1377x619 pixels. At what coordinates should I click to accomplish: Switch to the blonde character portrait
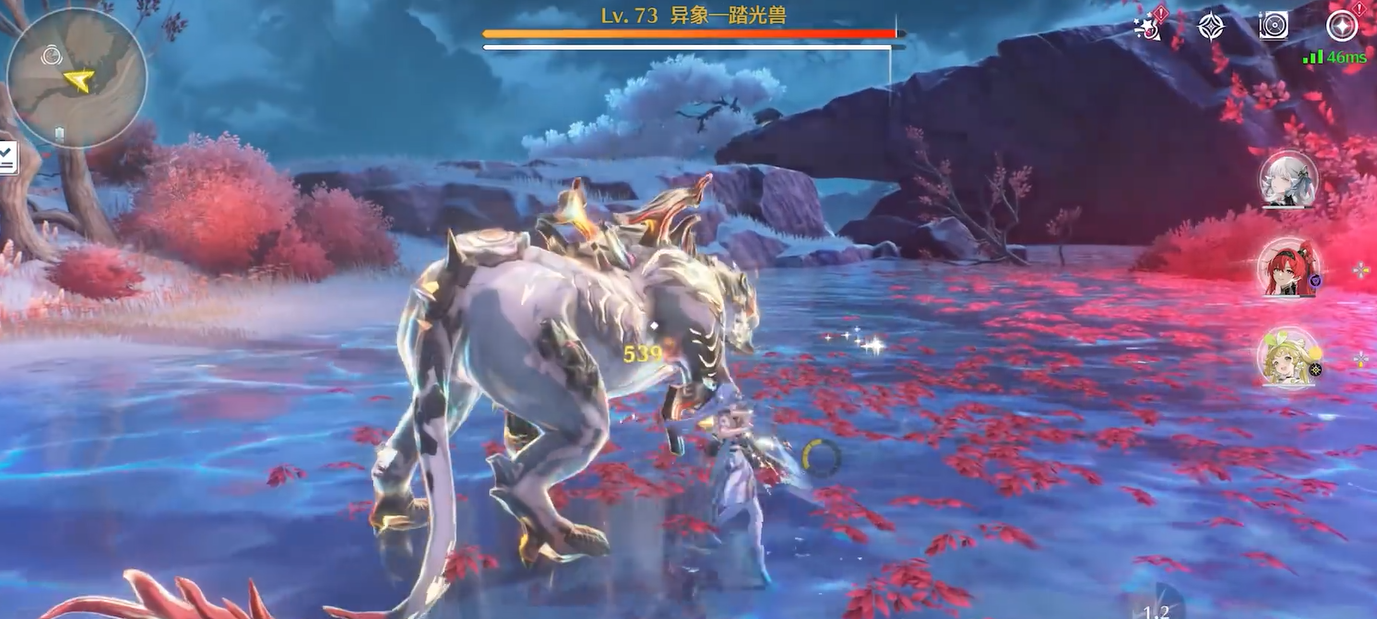(x=1288, y=357)
